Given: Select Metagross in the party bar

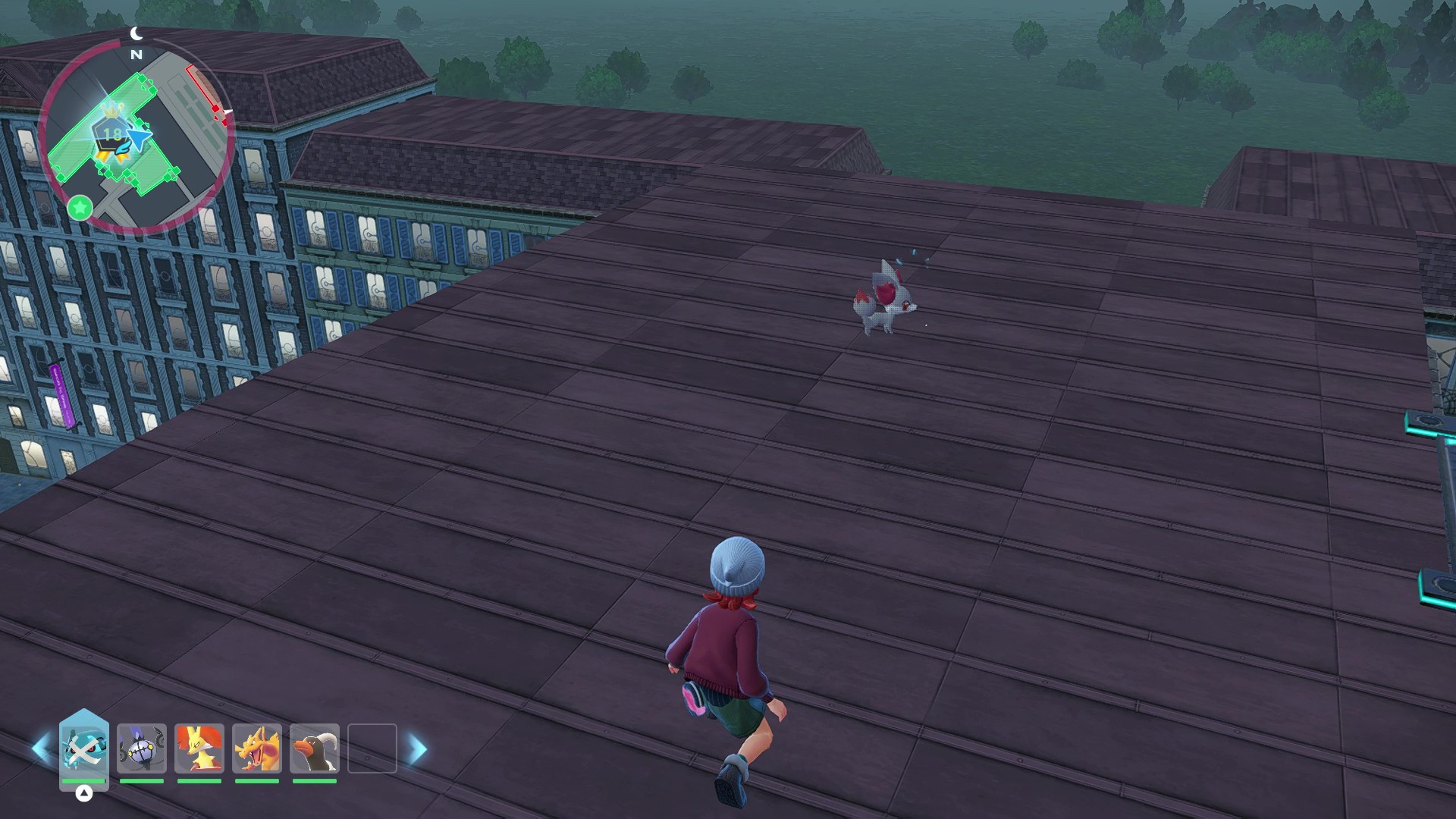Looking at the screenshot, I should [x=84, y=748].
